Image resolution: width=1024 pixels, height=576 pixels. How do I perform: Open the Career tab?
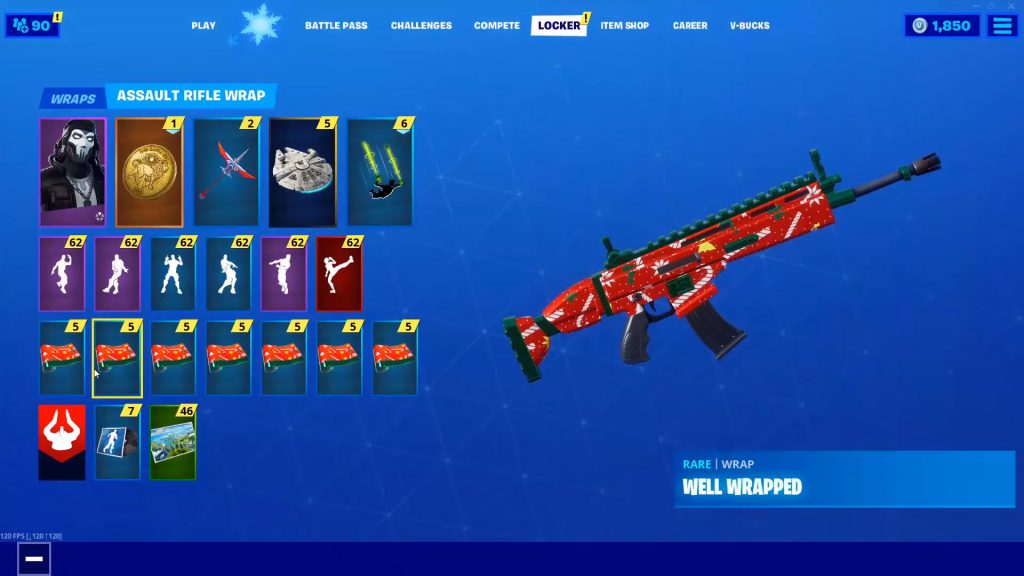(690, 25)
